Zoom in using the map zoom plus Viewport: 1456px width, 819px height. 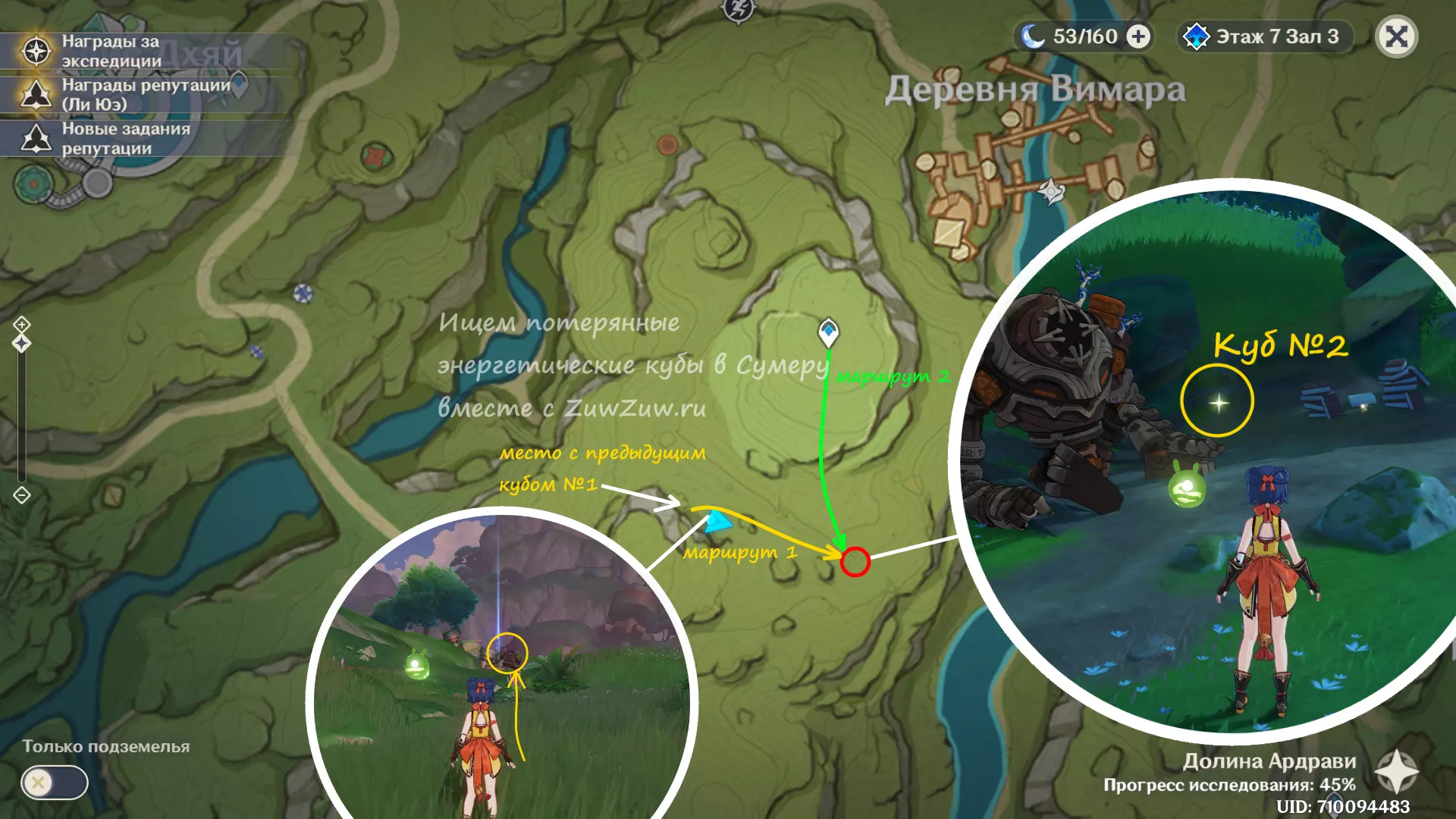click(x=21, y=325)
